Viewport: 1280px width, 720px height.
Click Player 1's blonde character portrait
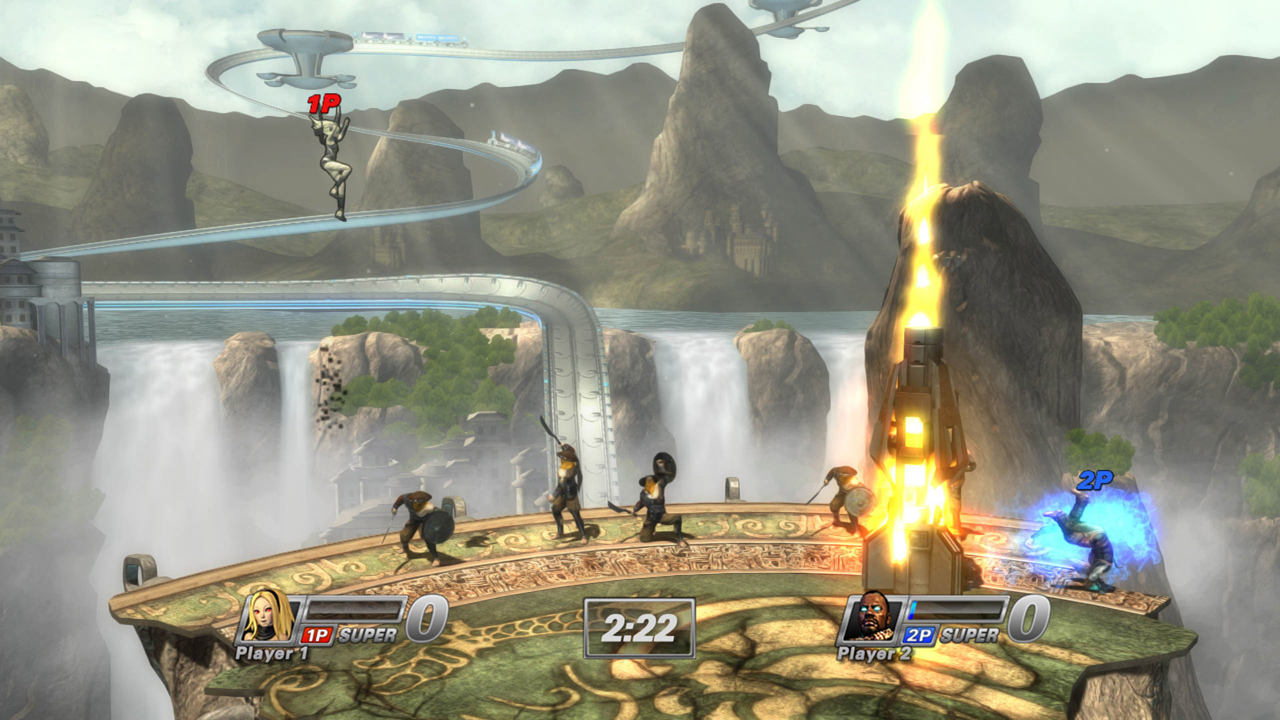tap(269, 618)
